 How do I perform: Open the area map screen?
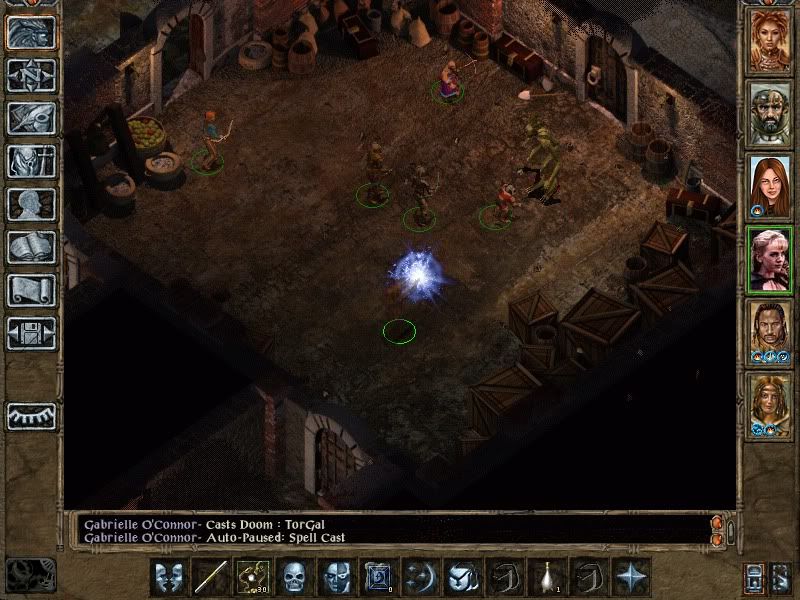pyautogui.click(x=31, y=75)
